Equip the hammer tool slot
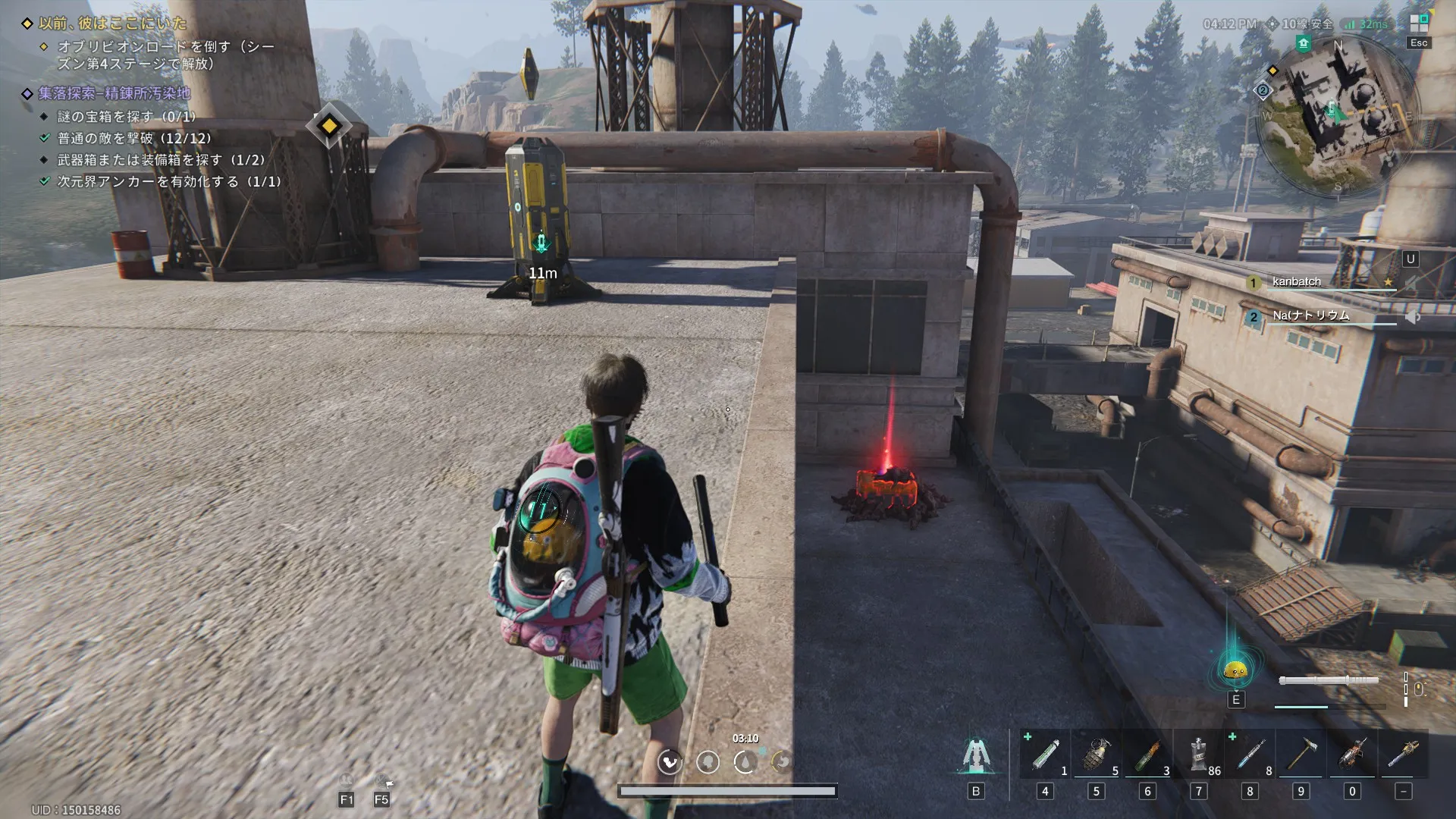 click(1301, 755)
